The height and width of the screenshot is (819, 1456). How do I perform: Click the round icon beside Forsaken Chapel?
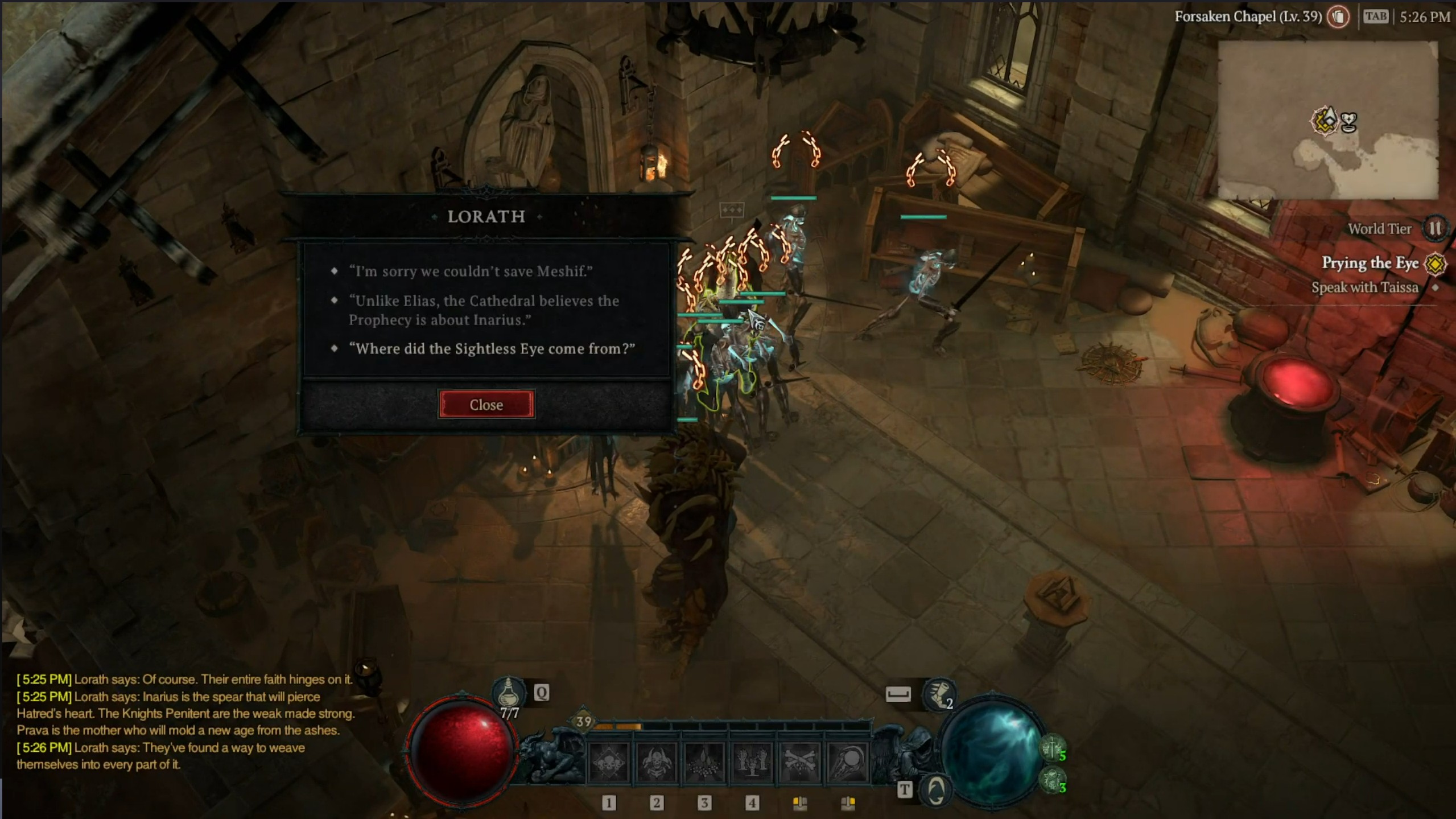point(1338,17)
